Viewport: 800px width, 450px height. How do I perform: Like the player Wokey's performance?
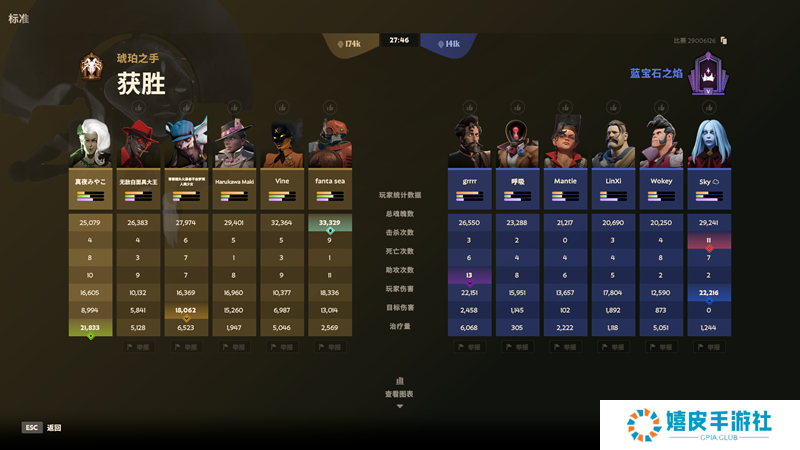point(661,107)
